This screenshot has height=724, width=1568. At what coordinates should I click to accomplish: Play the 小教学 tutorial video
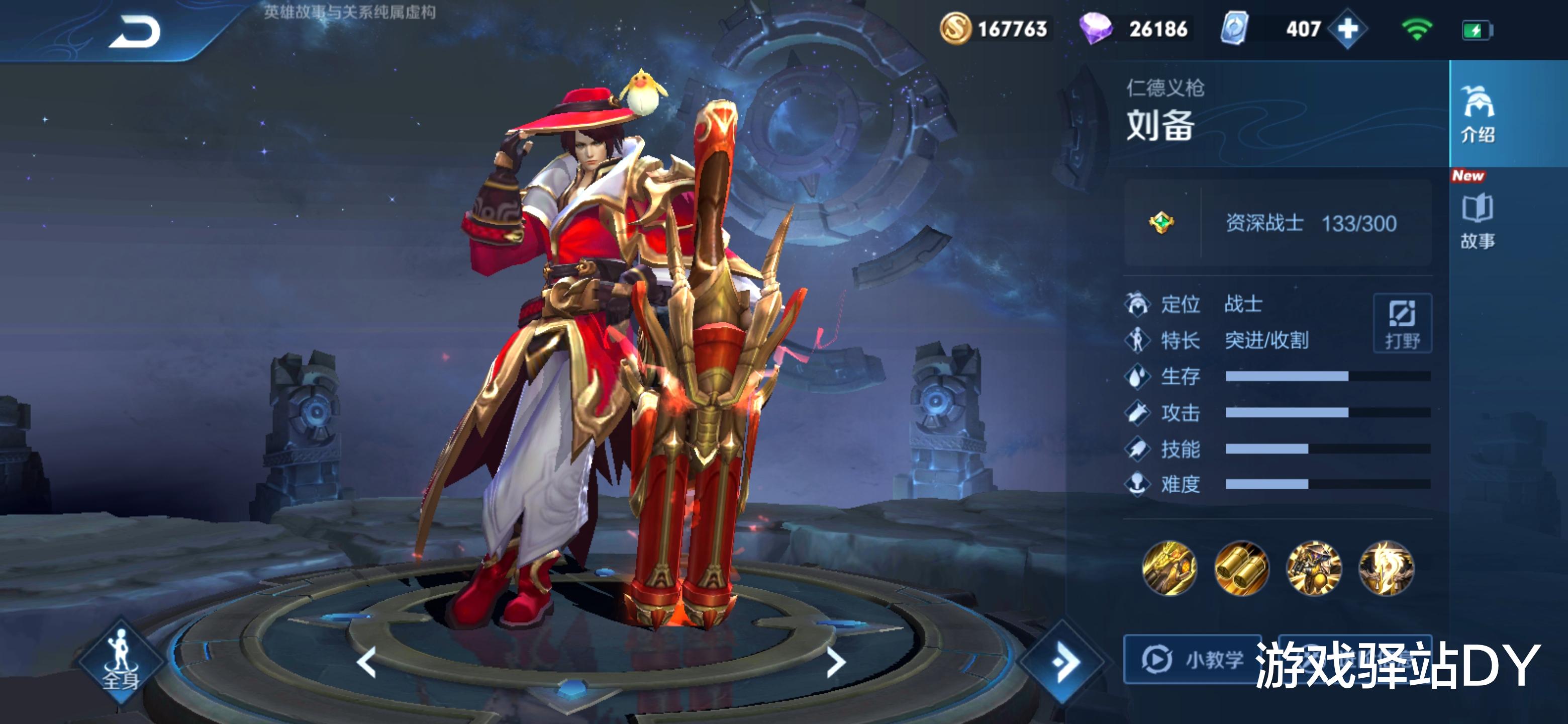1190,660
